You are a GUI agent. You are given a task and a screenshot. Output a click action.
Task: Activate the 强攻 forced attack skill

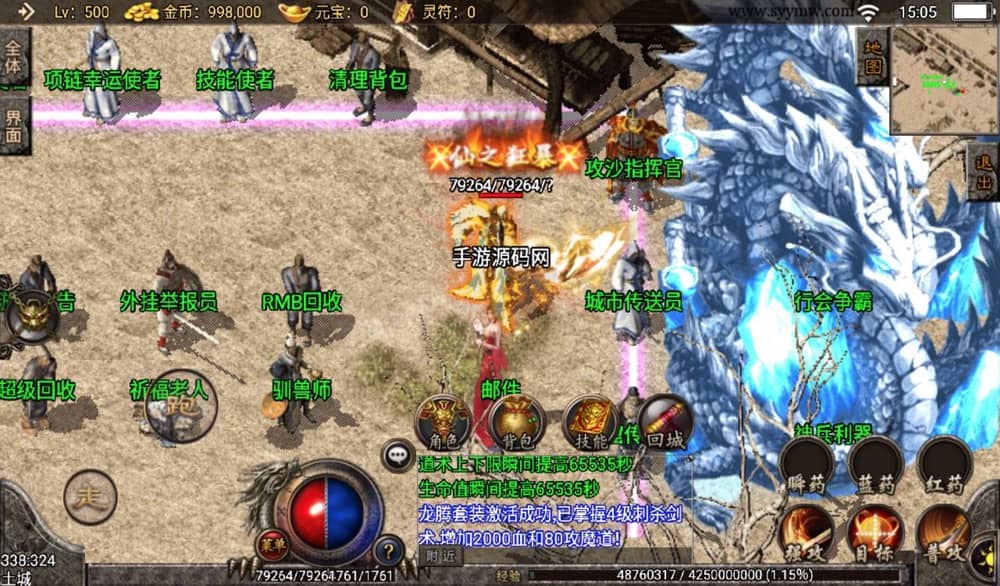point(806,532)
